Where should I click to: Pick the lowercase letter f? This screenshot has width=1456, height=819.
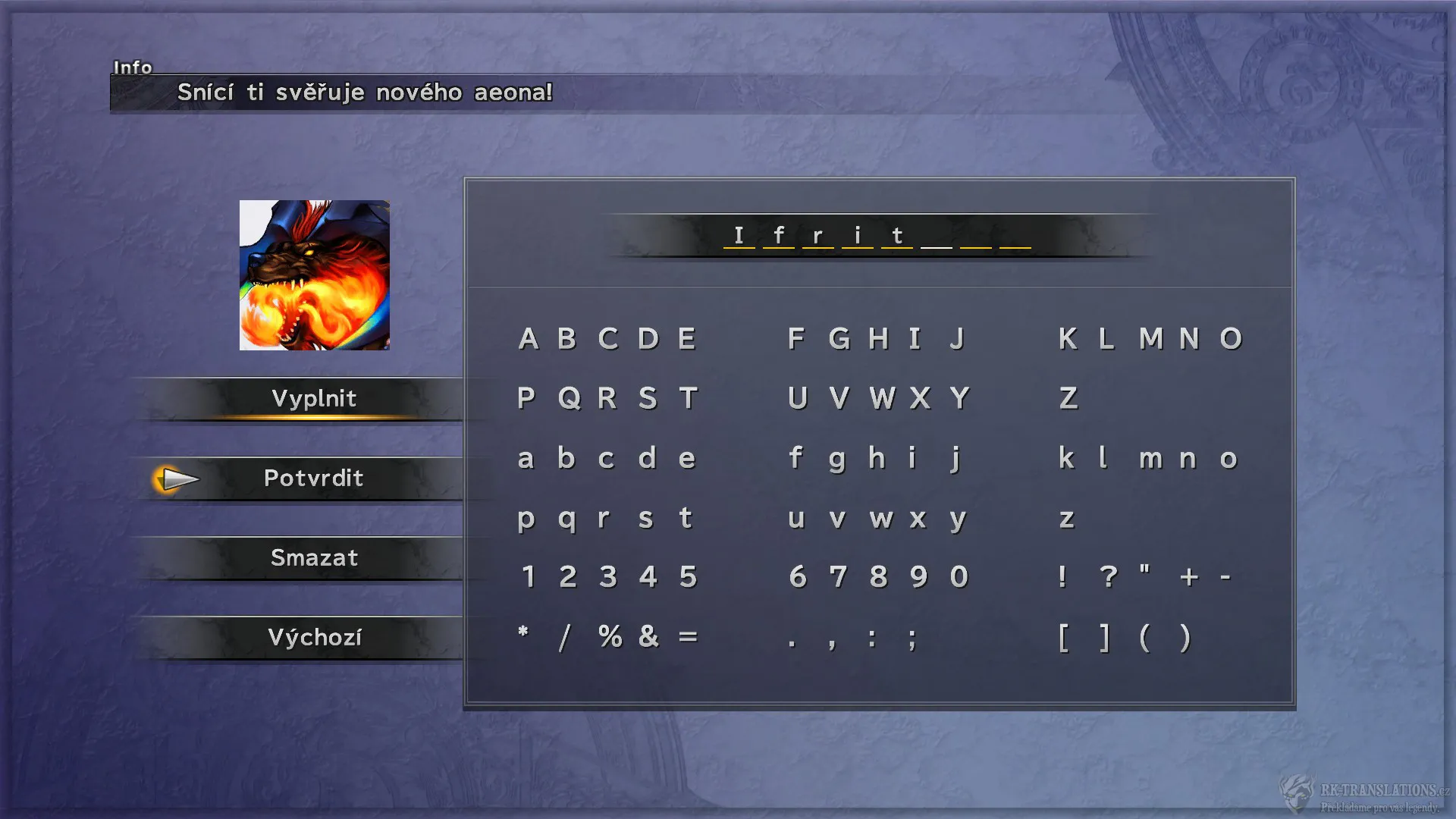[x=795, y=458]
